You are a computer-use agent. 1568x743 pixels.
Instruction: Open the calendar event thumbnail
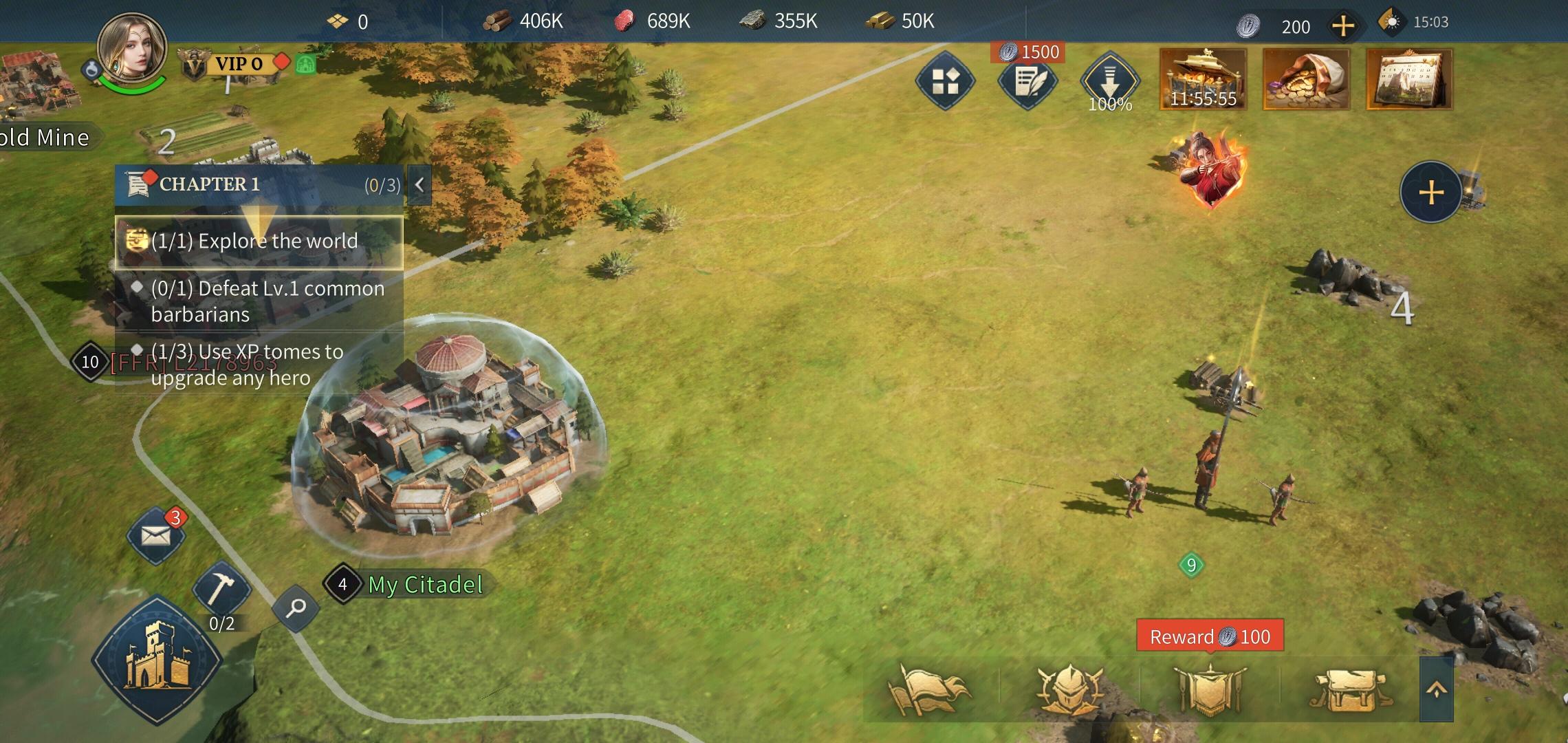pyautogui.click(x=1408, y=79)
